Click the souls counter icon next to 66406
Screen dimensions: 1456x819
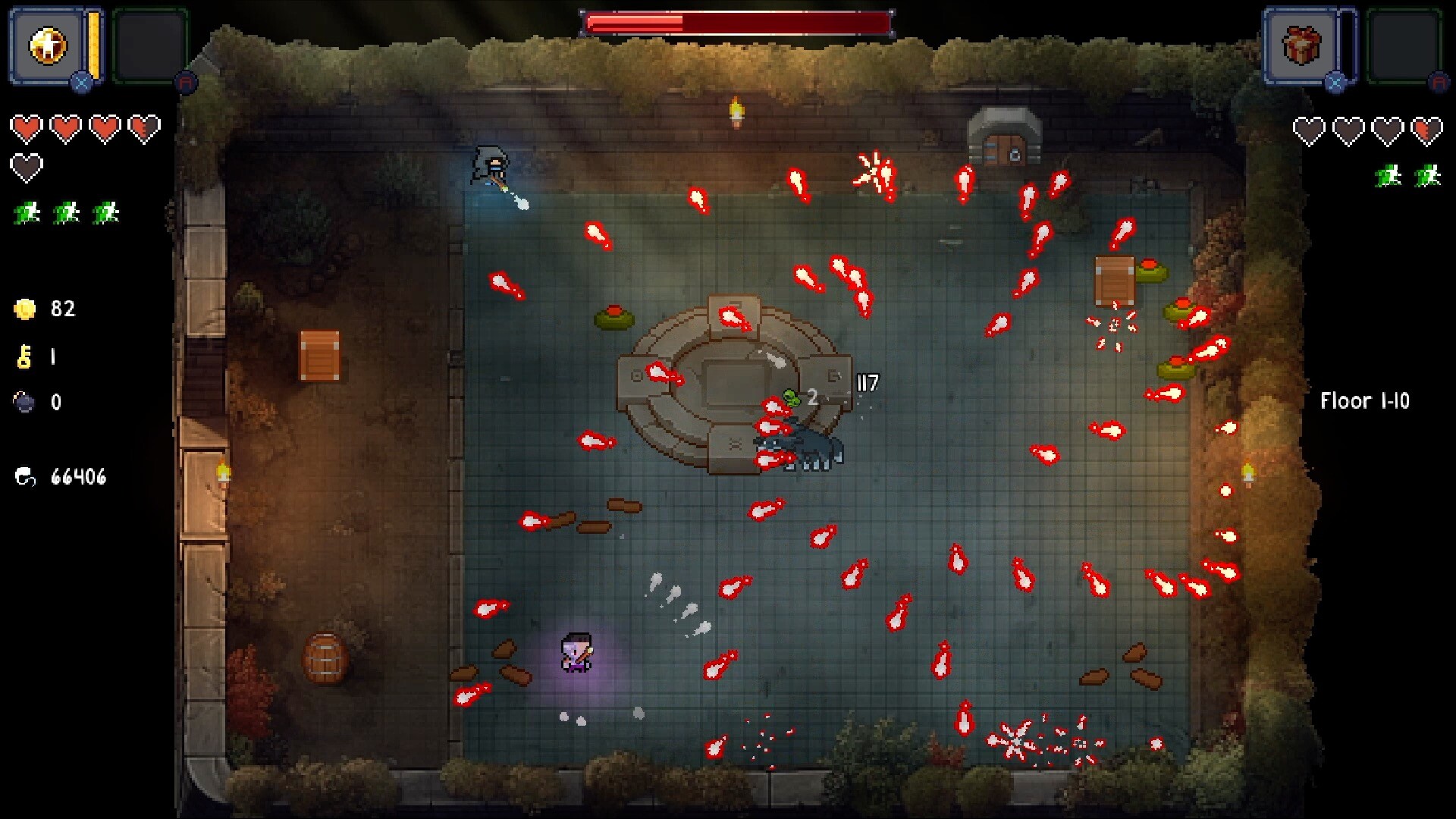click(27, 477)
